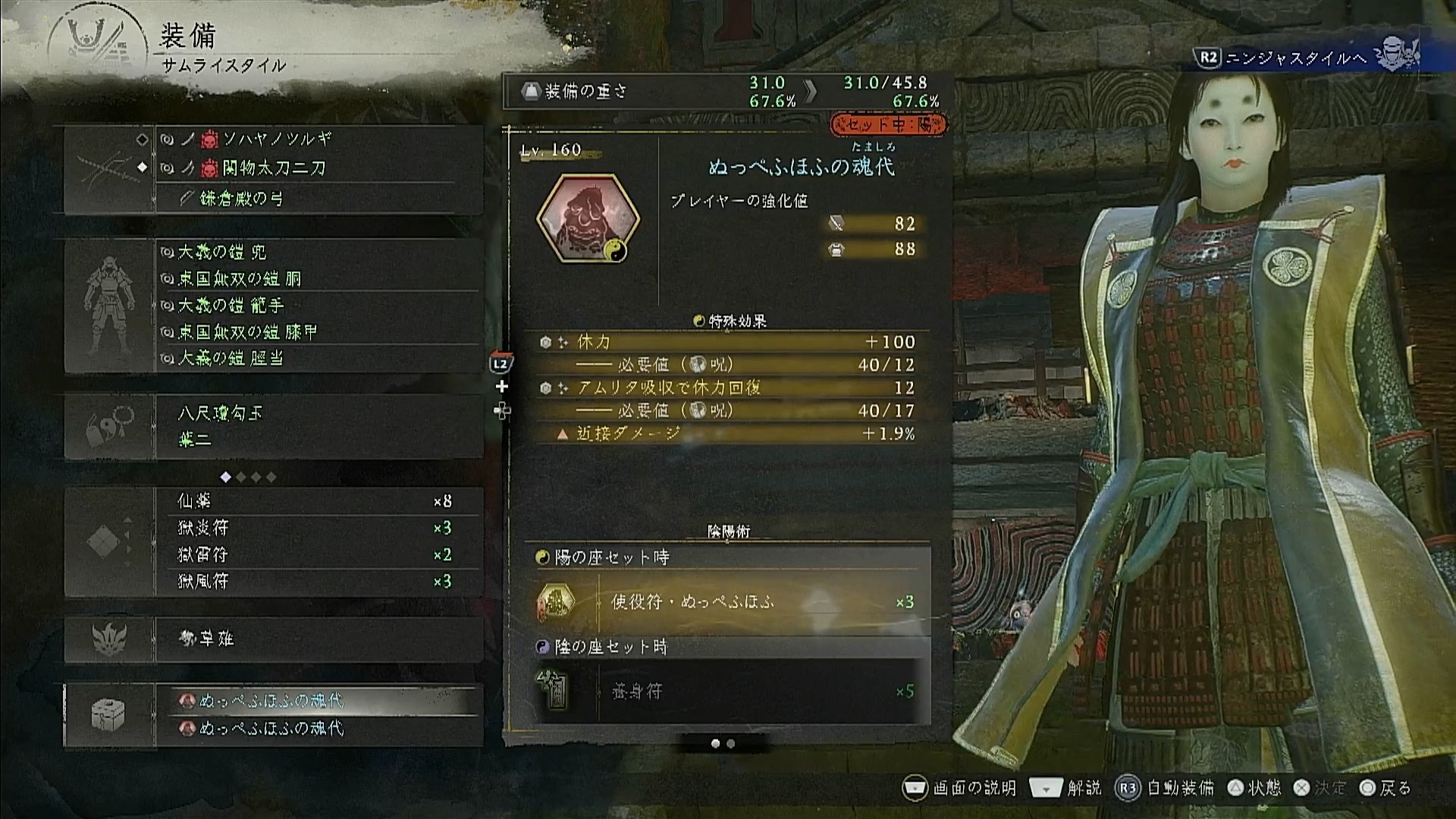Select the ソハヤノツルギ weapon slot

277,140
